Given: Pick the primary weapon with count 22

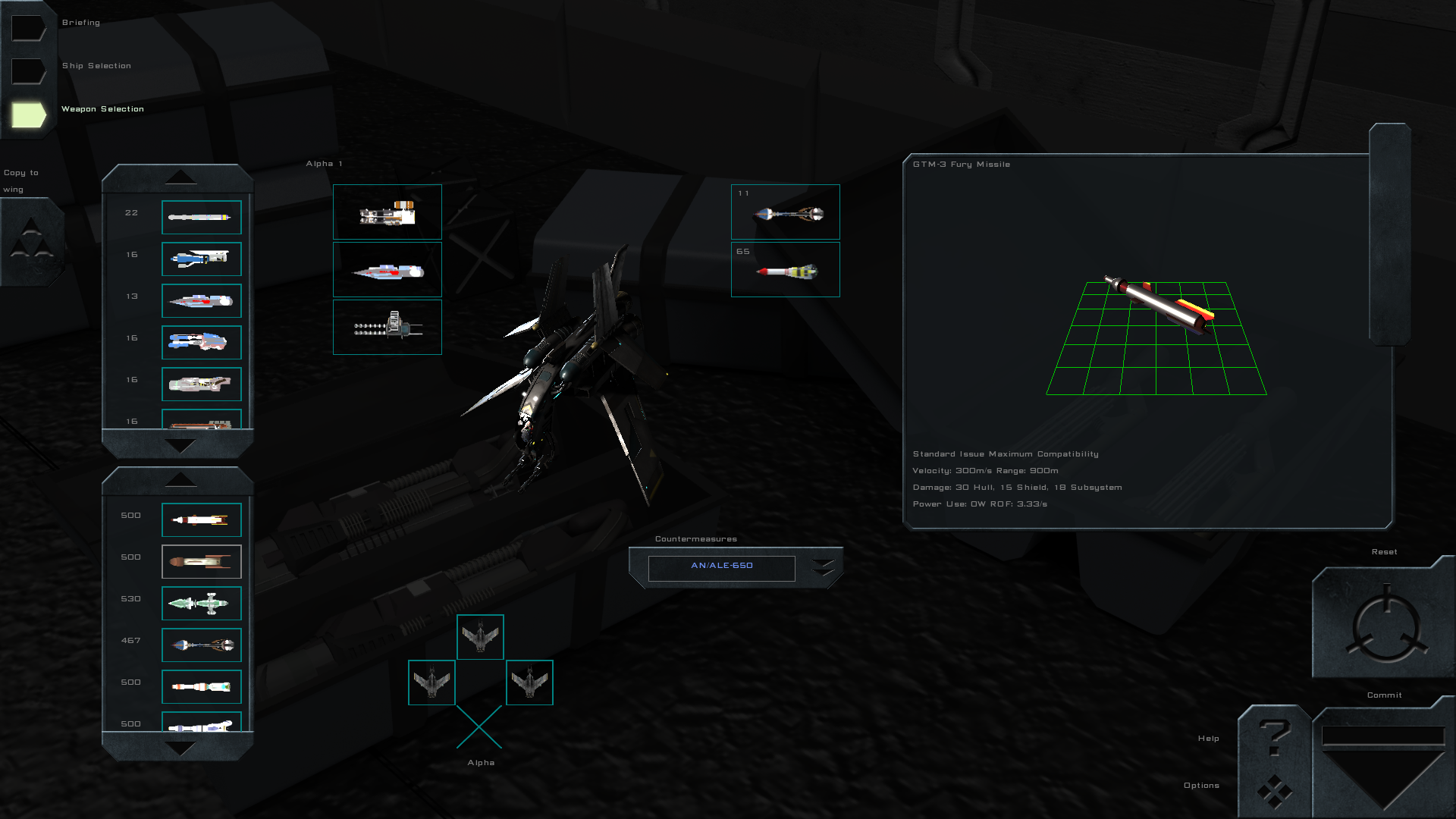Looking at the screenshot, I should tap(201, 218).
